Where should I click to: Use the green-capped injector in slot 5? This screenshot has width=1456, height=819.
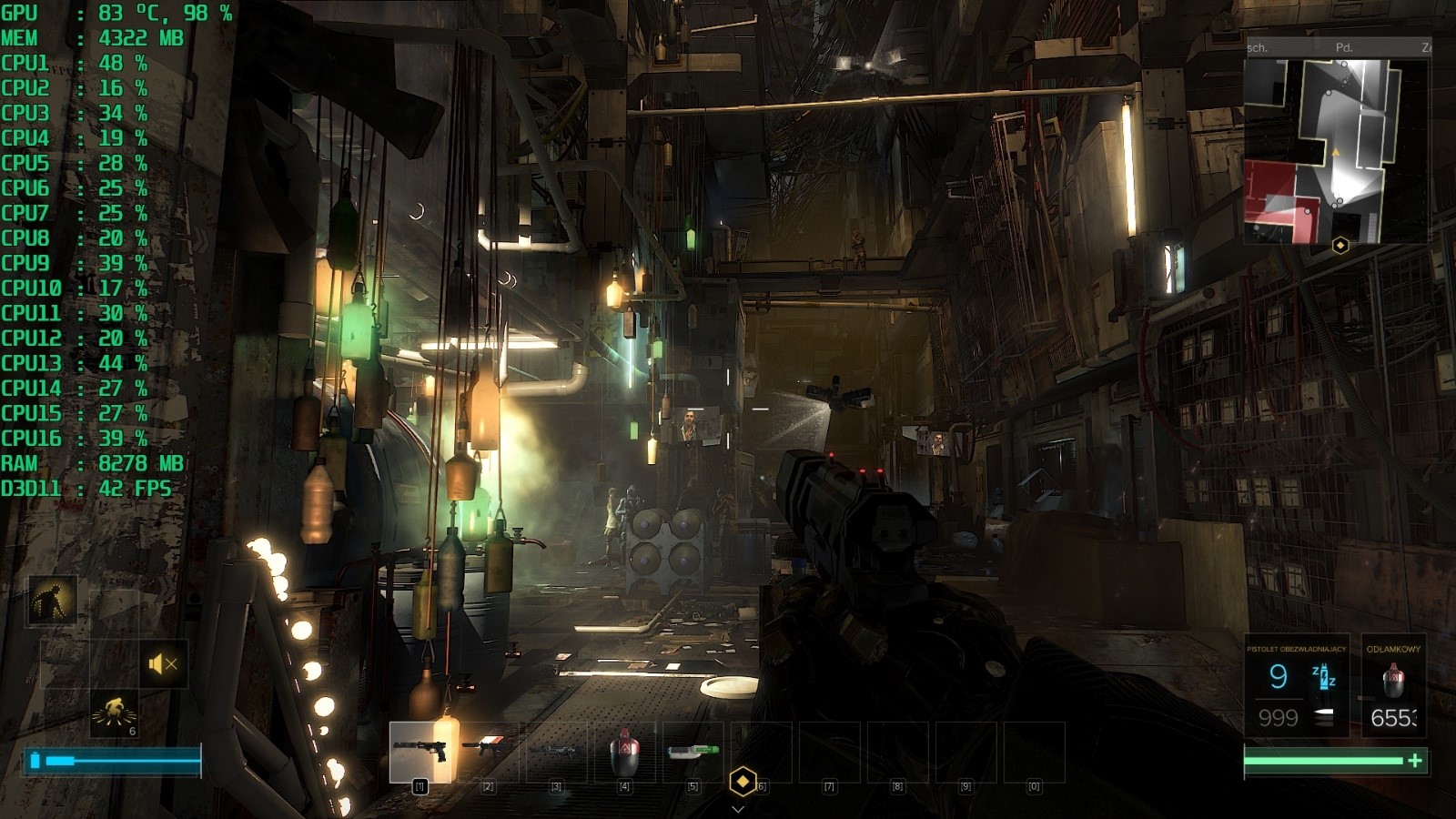693,751
